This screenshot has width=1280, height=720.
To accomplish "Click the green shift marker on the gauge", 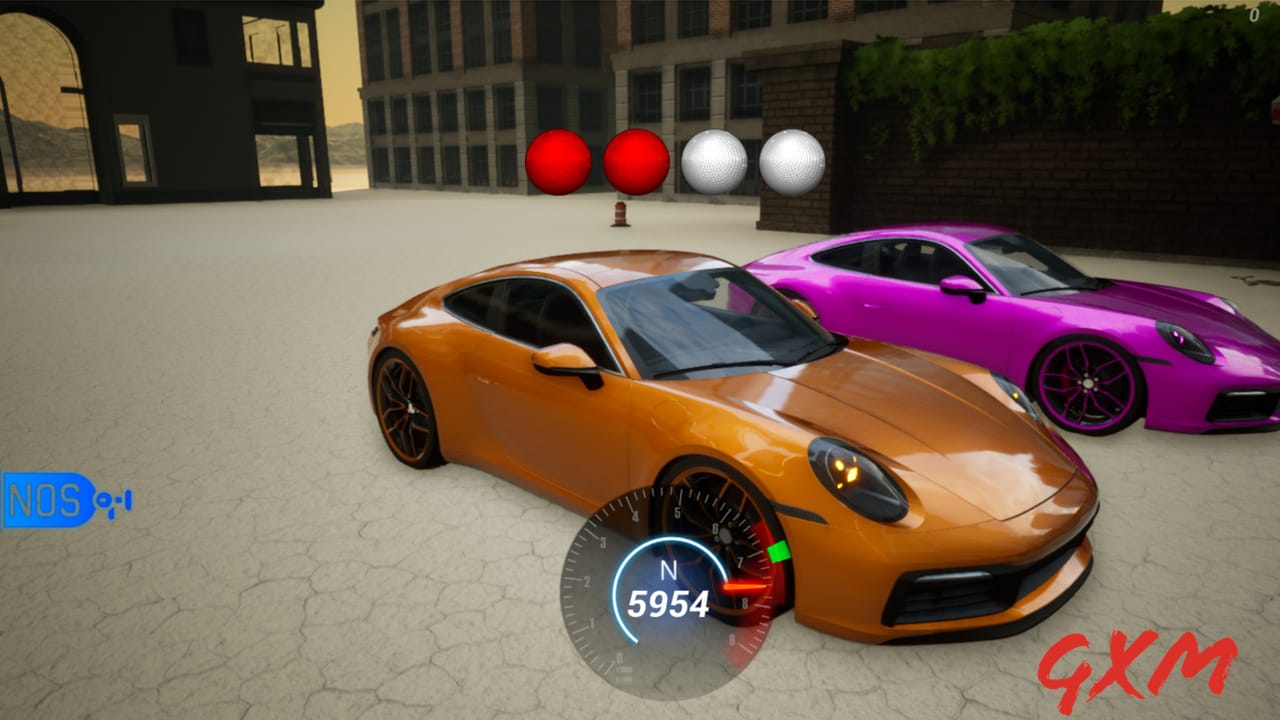I will [x=778, y=550].
